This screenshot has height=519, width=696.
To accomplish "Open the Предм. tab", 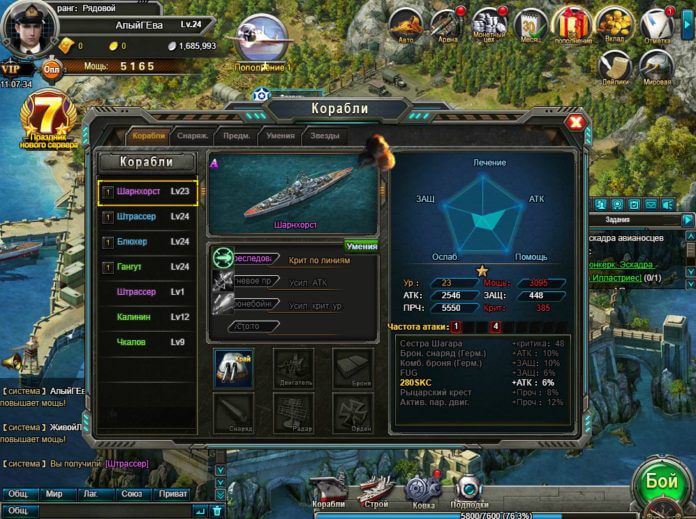I will pyautogui.click(x=237, y=136).
